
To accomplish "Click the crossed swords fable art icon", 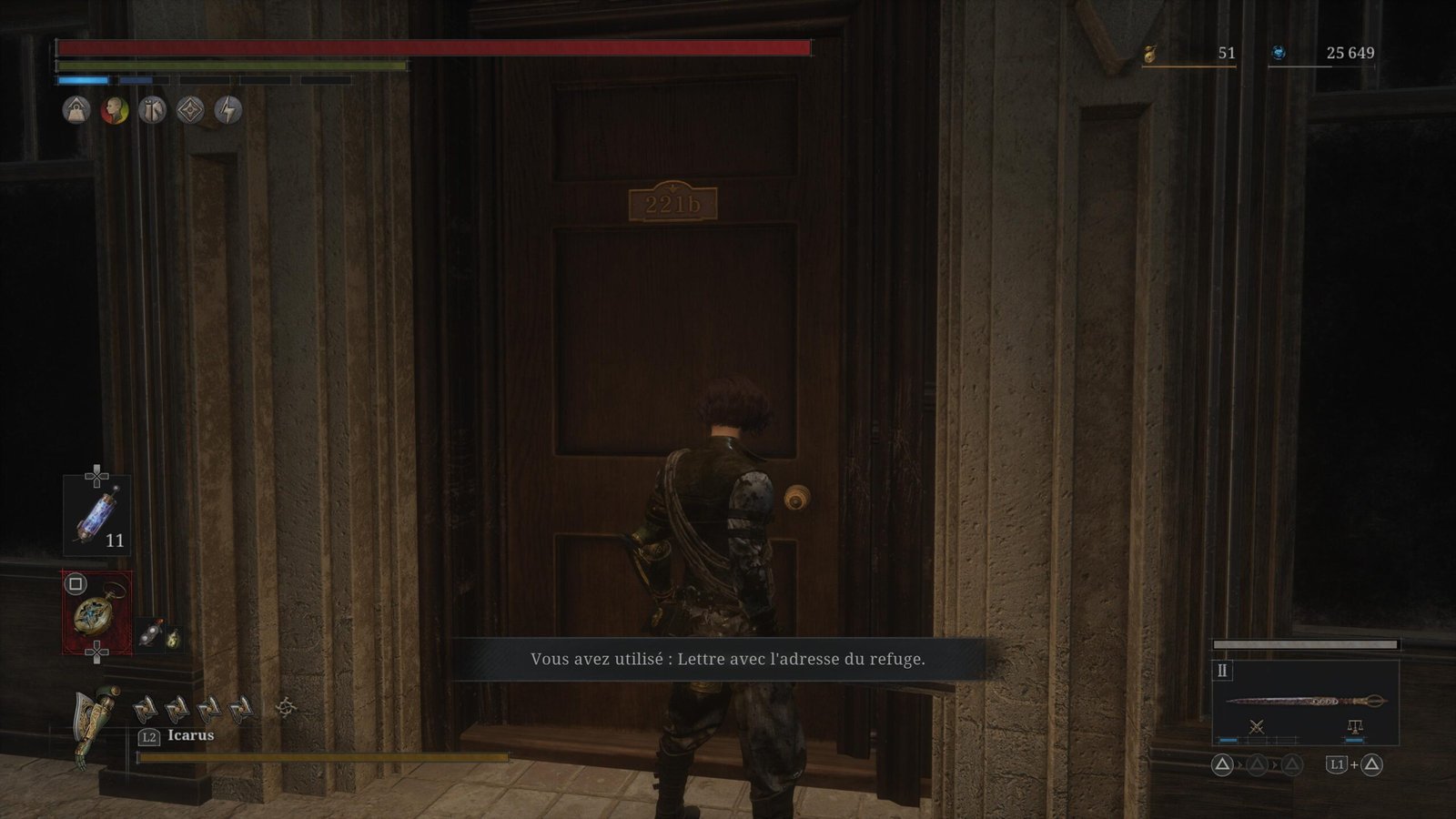I will [1257, 726].
